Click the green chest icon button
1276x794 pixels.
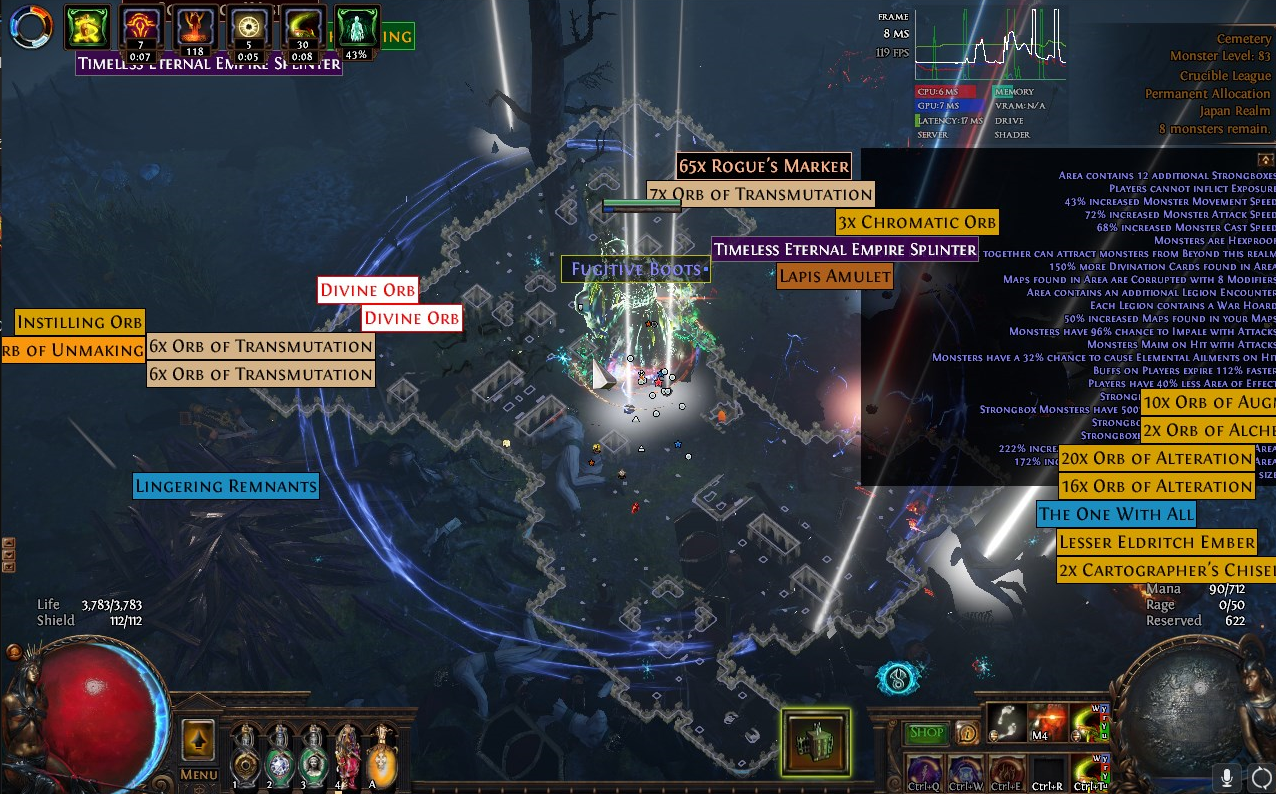(815, 742)
